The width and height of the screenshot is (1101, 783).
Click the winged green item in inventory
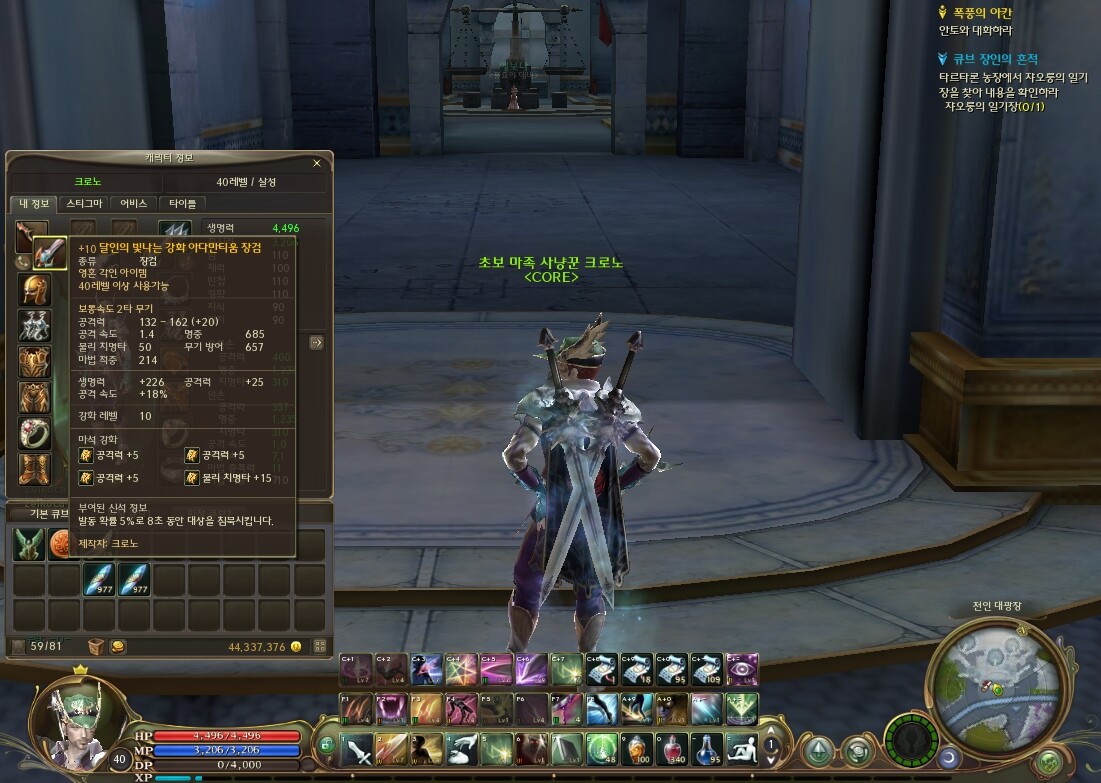click(x=28, y=546)
